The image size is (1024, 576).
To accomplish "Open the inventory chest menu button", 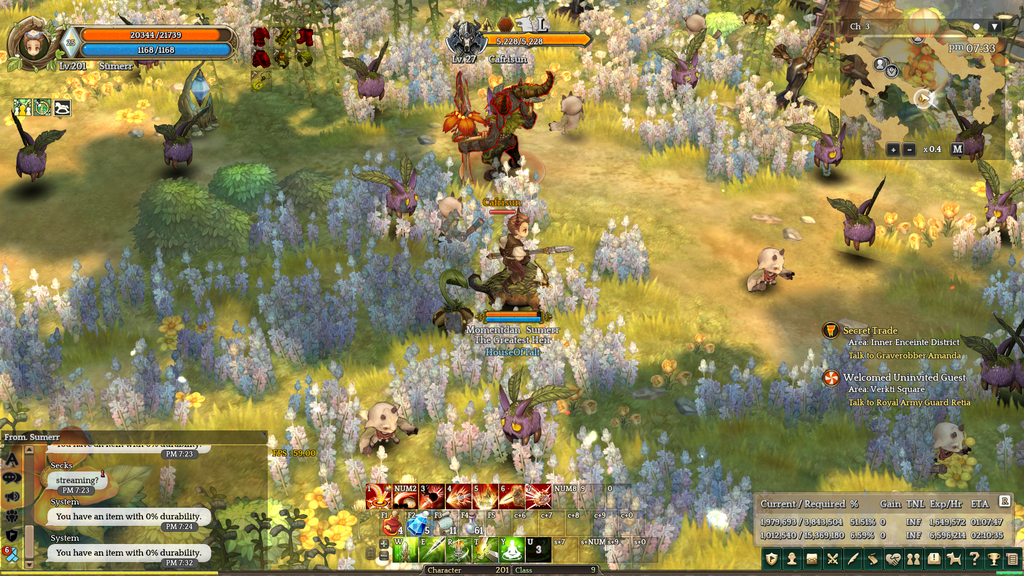I will 812,558.
